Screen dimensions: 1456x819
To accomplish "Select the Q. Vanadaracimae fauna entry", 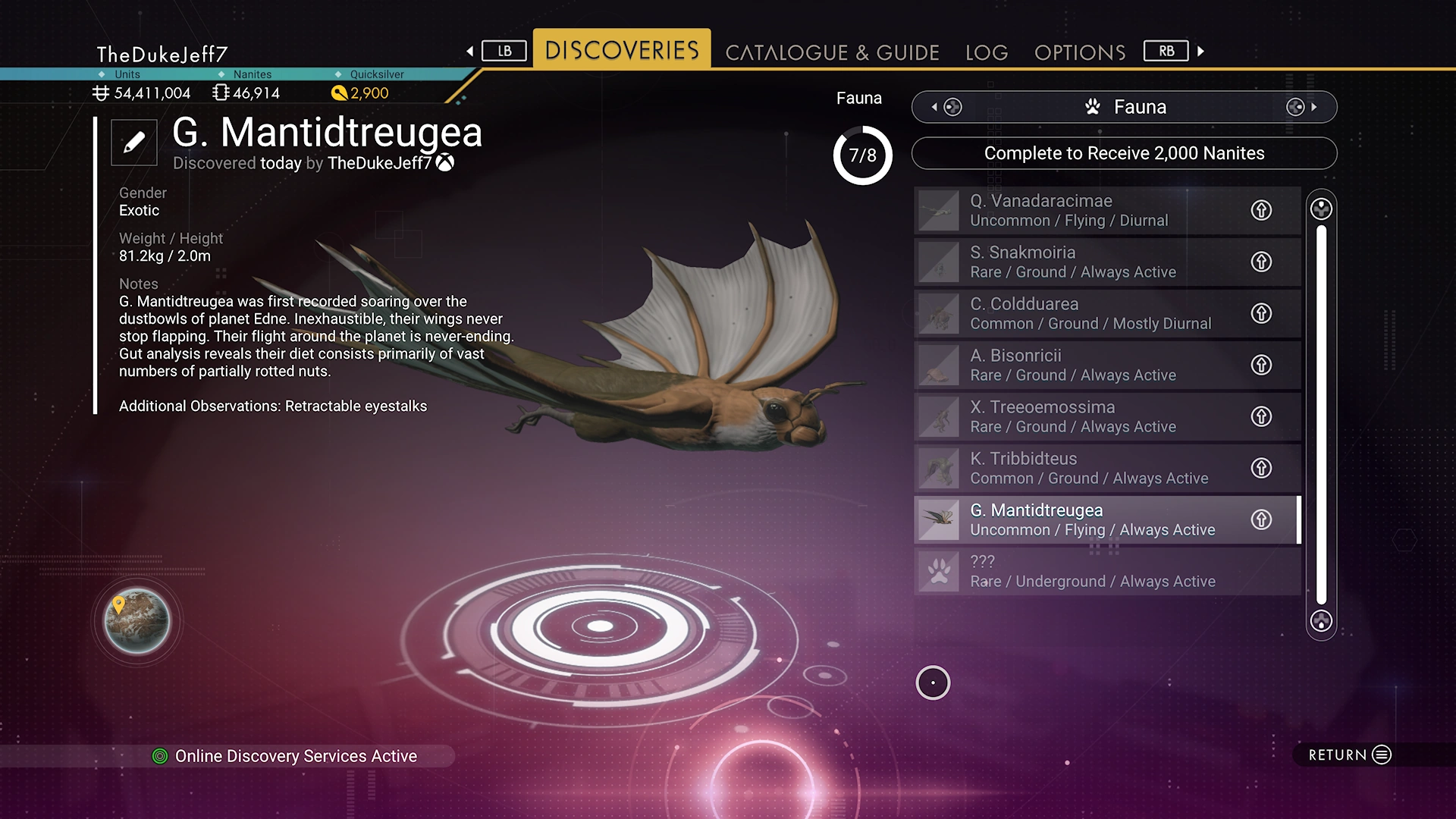I will coord(1084,210).
